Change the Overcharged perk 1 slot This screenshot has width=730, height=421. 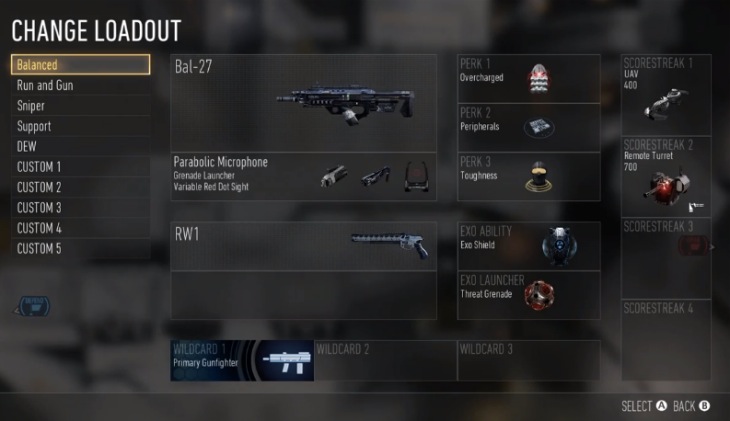tap(529, 78)
